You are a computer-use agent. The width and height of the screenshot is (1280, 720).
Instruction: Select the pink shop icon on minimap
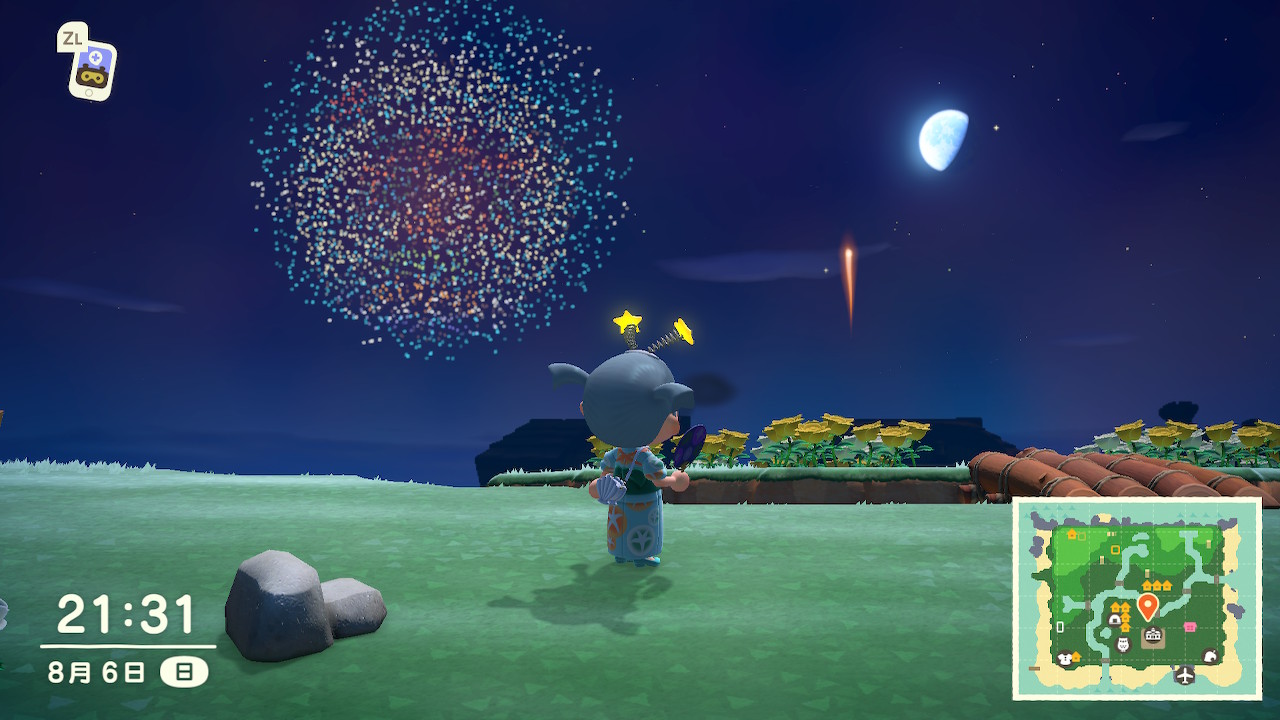tap(1190, 627)
